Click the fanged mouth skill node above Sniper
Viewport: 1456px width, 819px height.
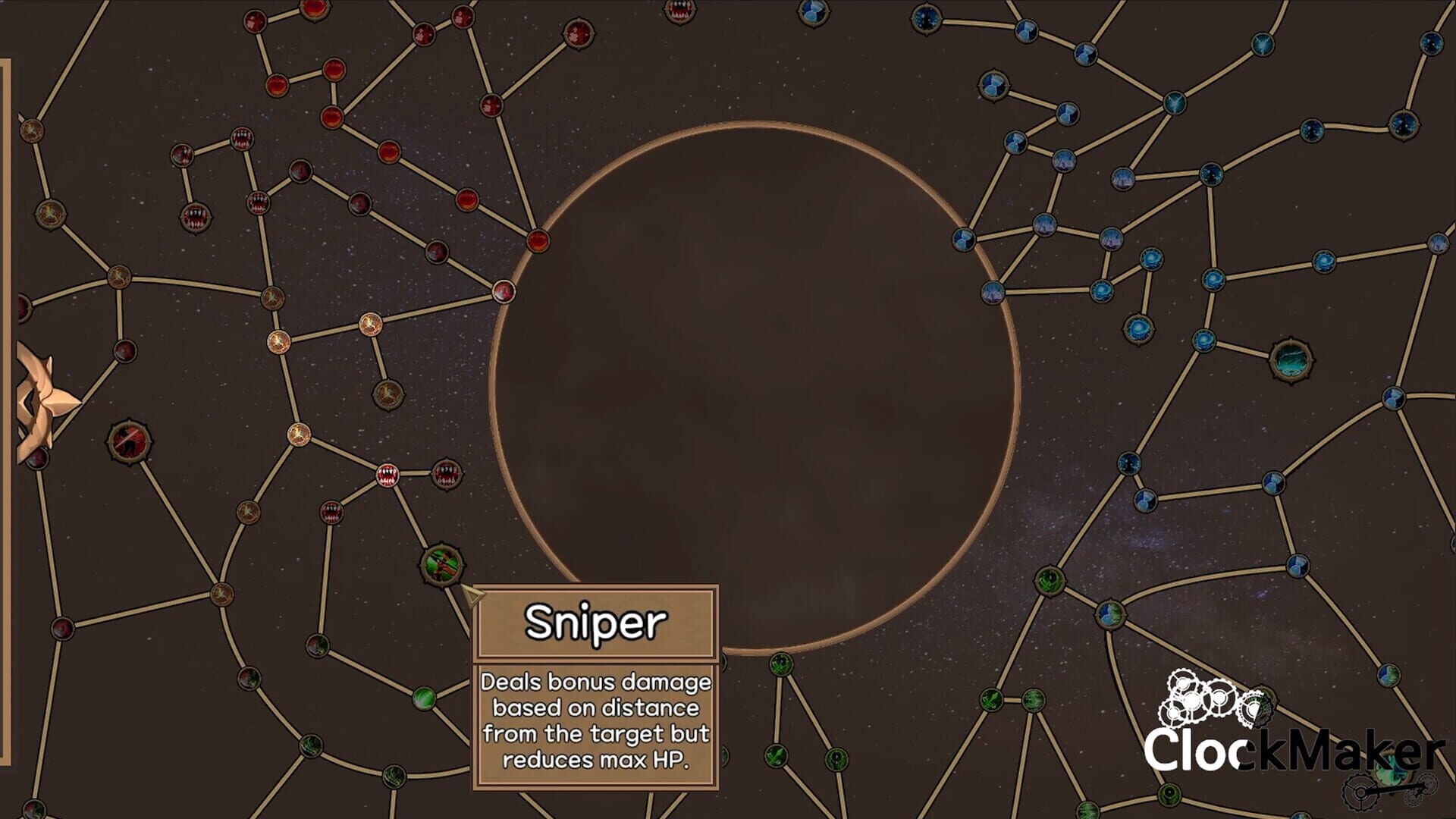pos(447,473)
